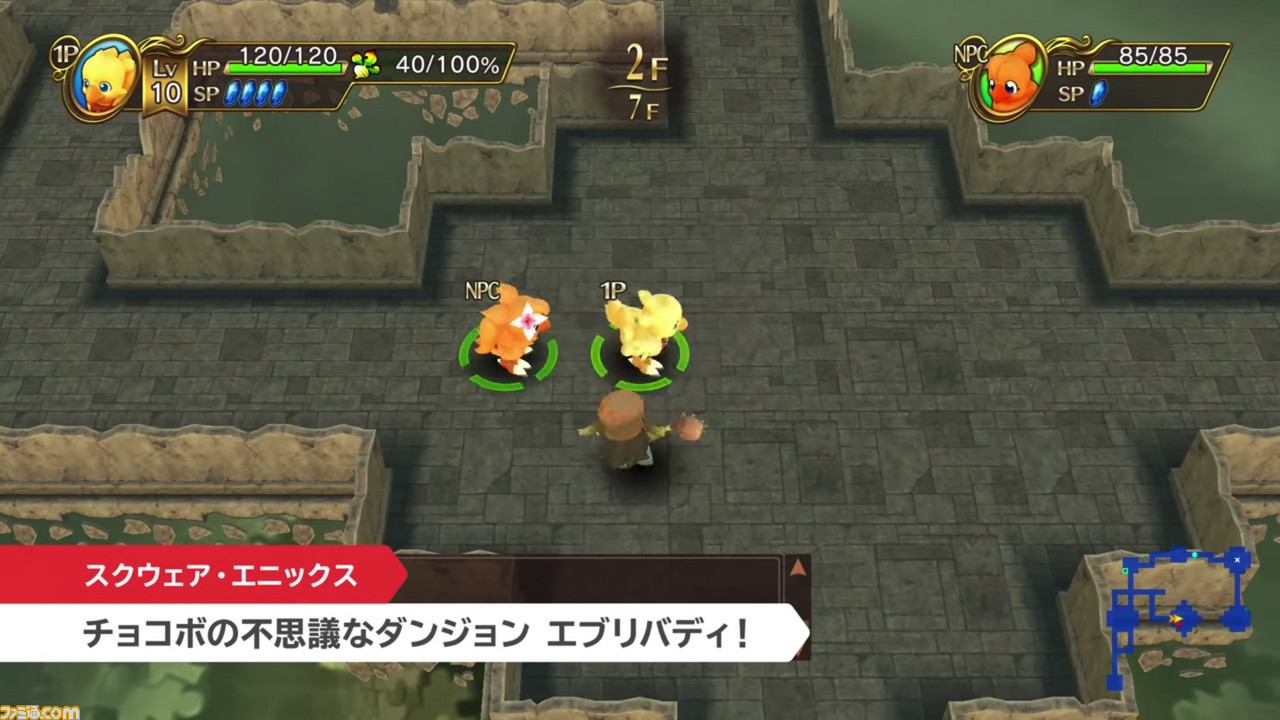Click the cyan item dot on the minimap
The width and height of the screenshot is (1280, 720).
click(x=1195, y=554)
